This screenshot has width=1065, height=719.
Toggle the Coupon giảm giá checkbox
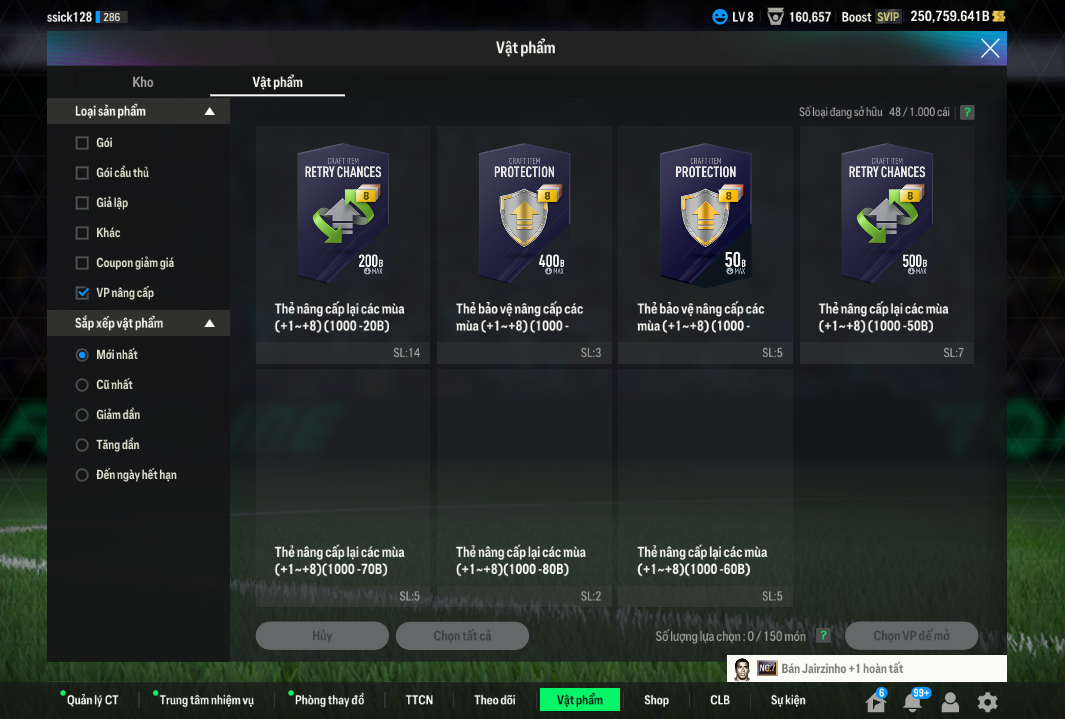82,263
